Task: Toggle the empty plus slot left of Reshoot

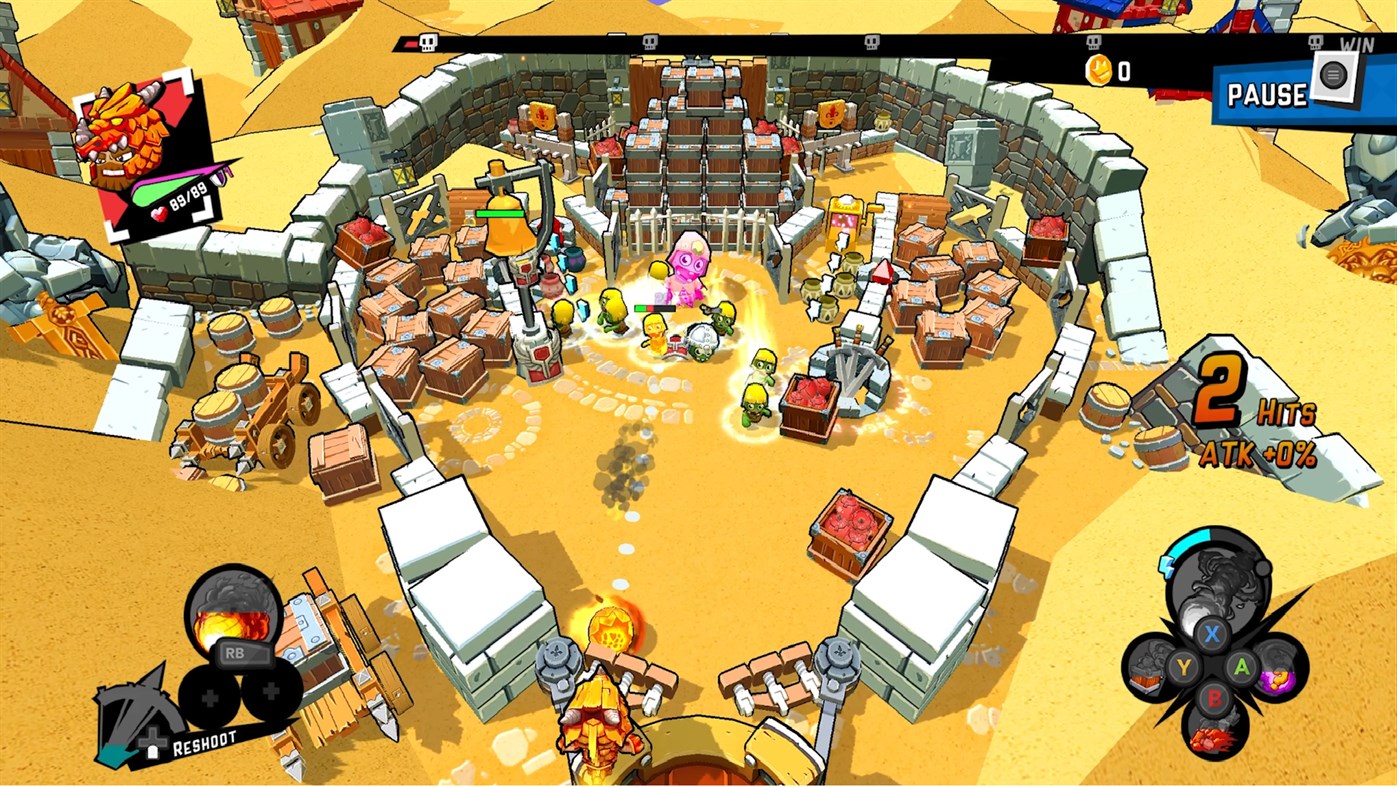Action: (212, 696)
